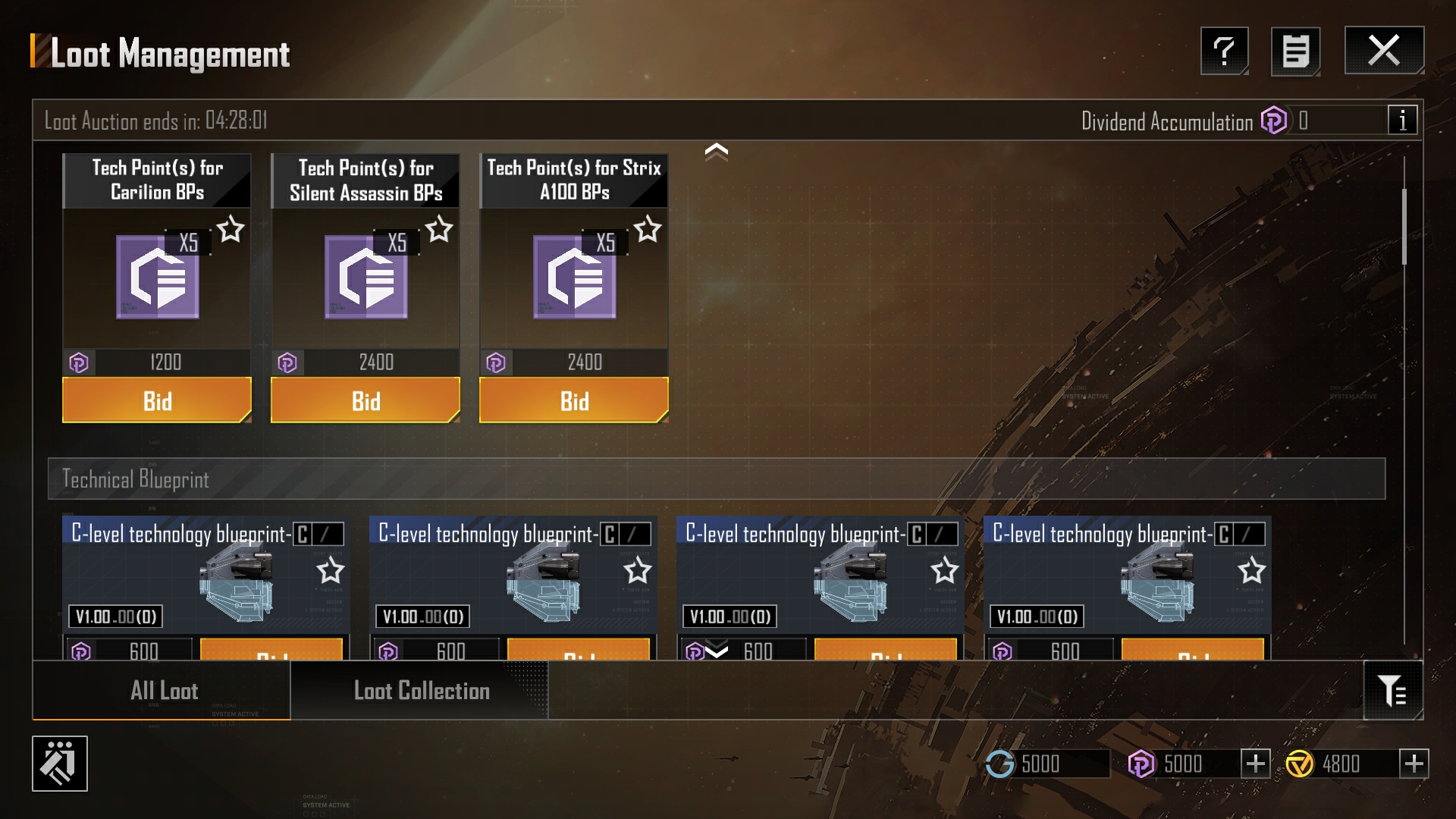Click the Technical Blueprint section header
This screenshot has height=819, width=1456.
click(716, 479)
